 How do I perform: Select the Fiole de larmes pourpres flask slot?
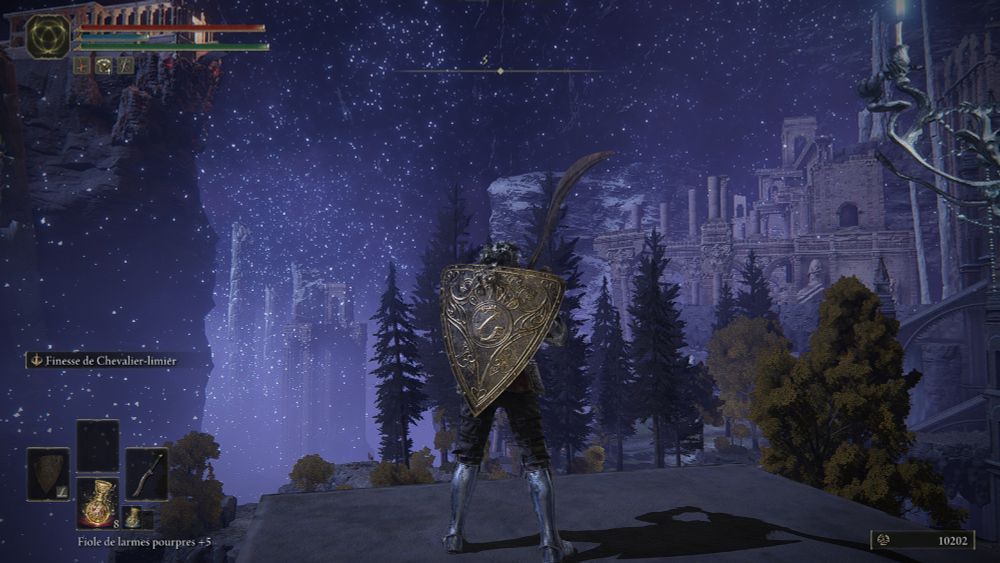pos(98,502)
